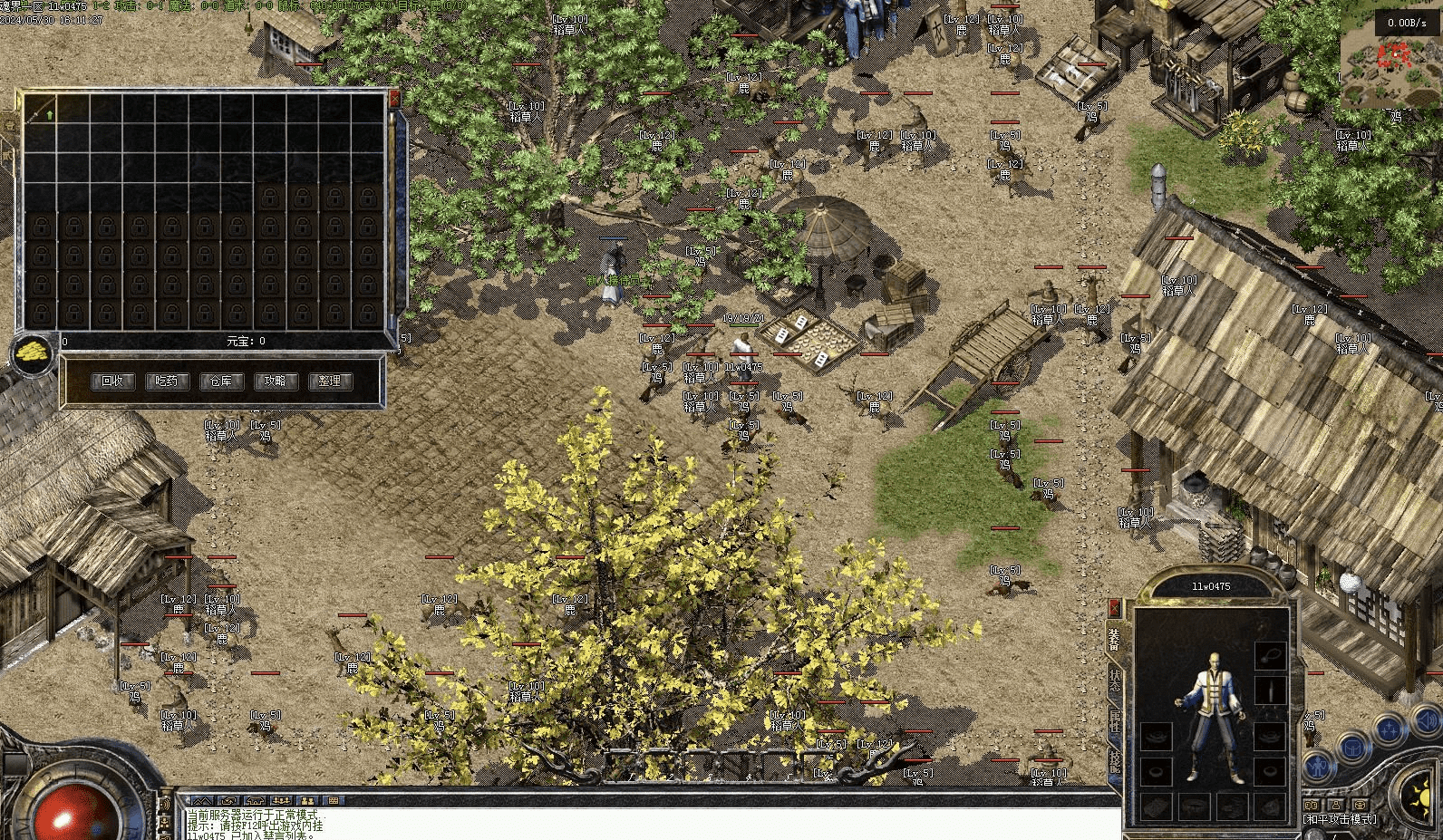Select the 装备 (equipment) tab

(x=1114, y=640)
